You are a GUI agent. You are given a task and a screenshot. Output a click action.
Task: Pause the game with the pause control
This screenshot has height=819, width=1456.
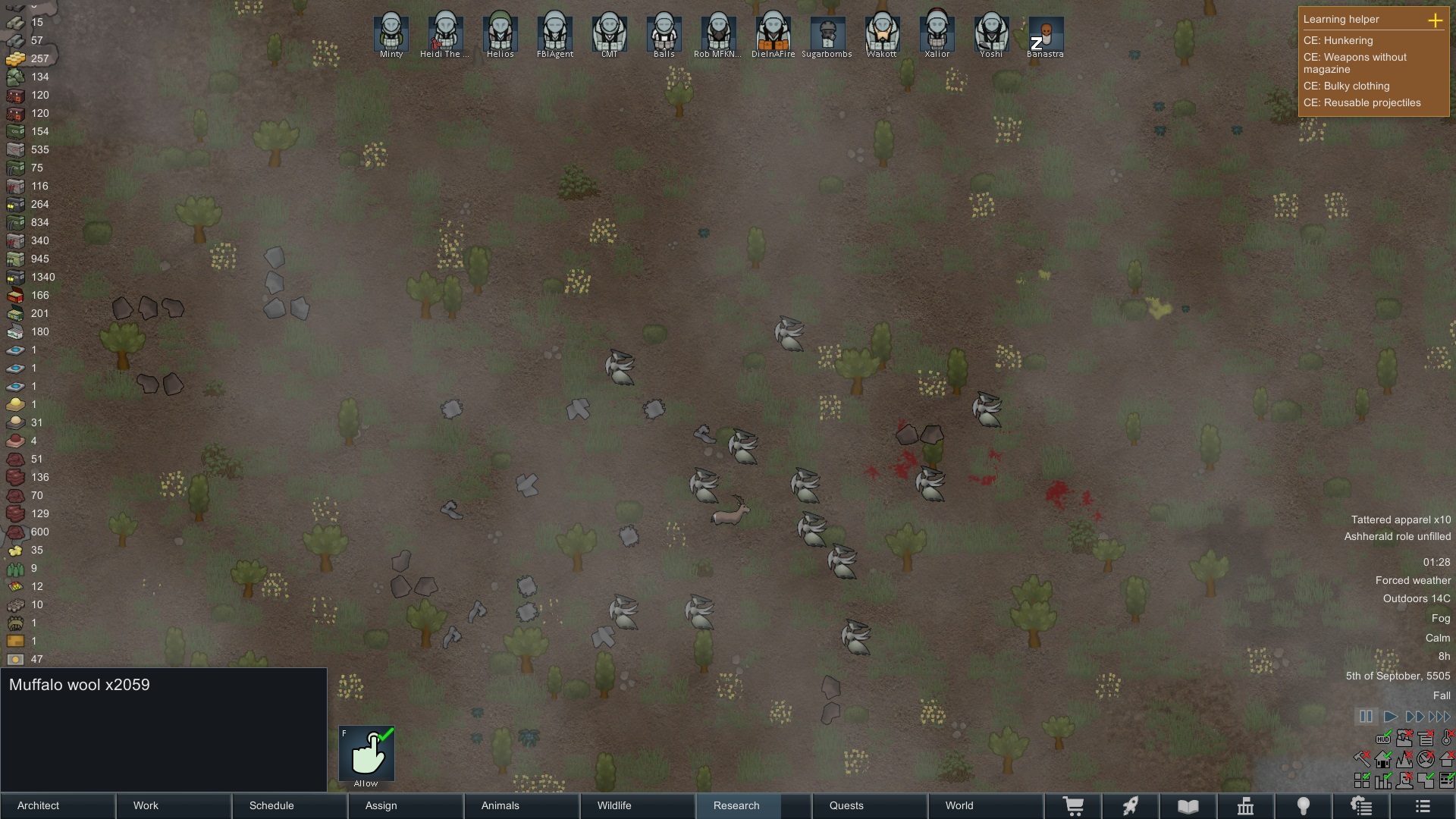1366,717
